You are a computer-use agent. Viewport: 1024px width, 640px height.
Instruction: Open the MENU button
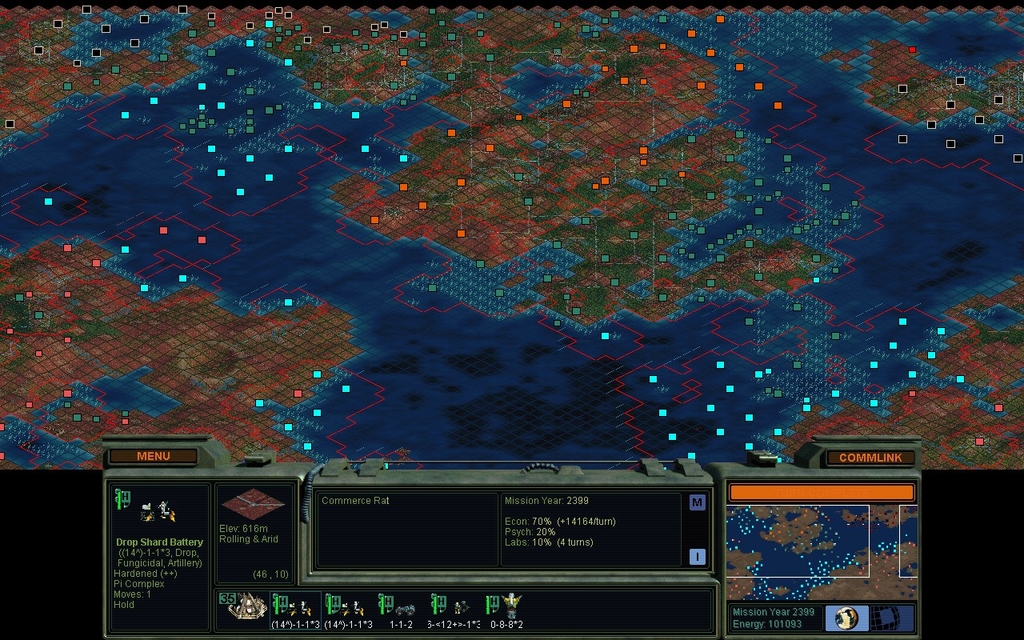click(x=153, y=456)
